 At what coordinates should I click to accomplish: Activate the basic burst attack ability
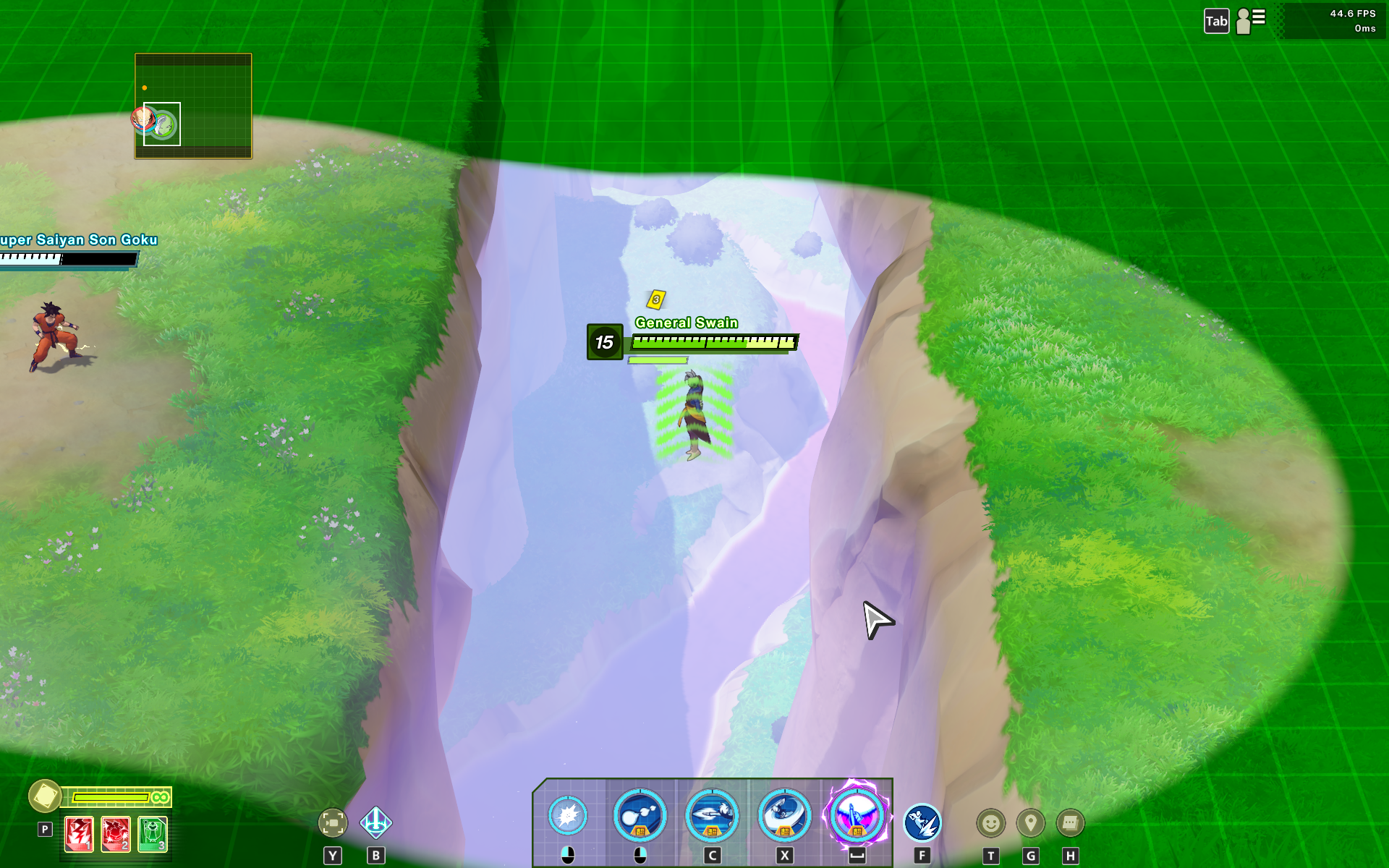click(x=568, y=817)
